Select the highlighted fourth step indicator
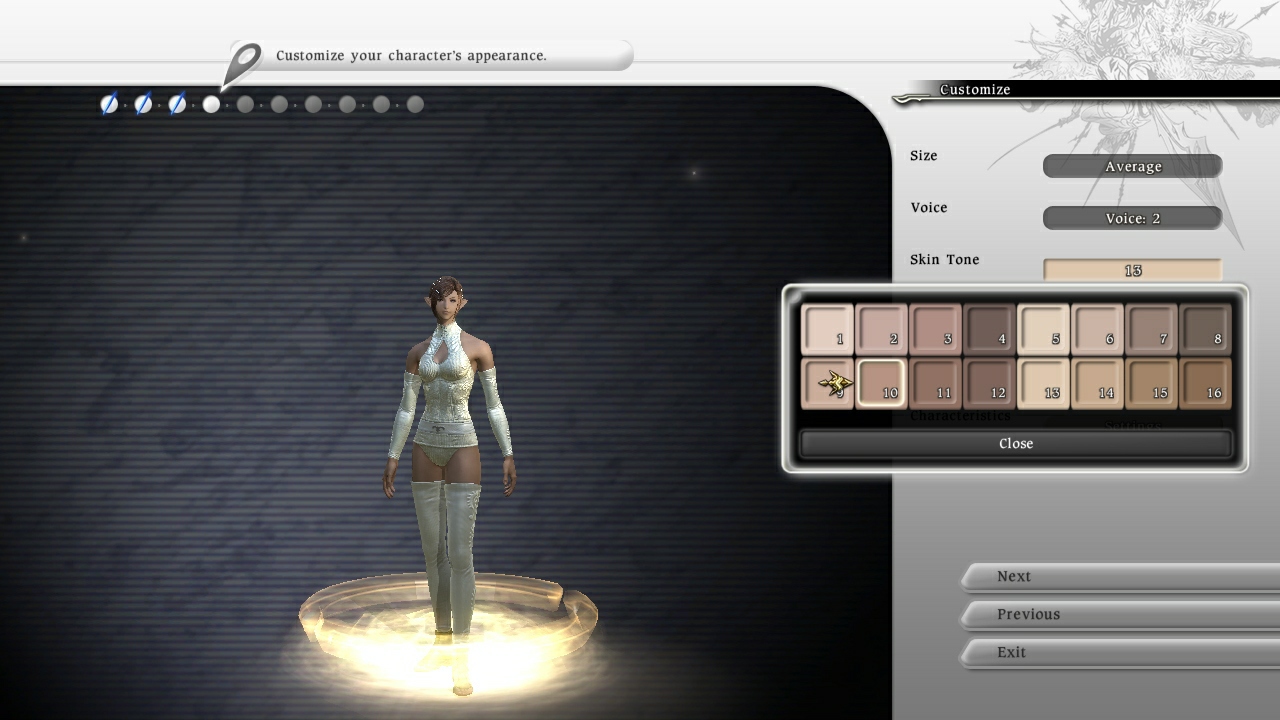This screenshot has width=1280, height=720. [210, 103]
